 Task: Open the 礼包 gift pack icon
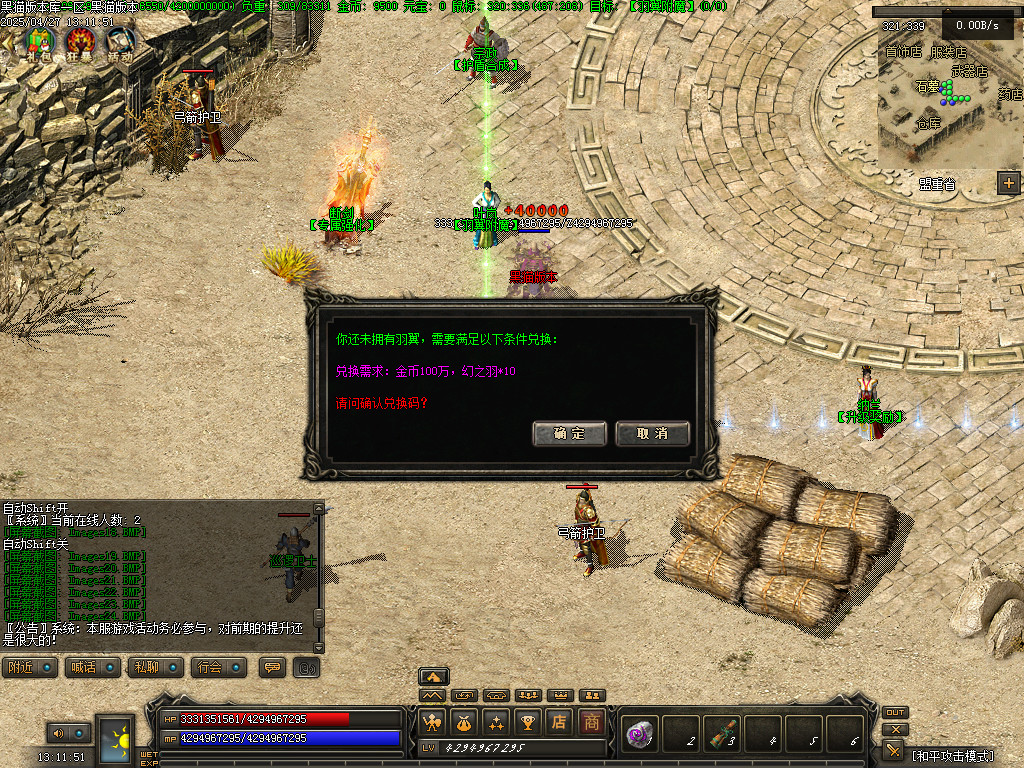click(x=39, y=42)
